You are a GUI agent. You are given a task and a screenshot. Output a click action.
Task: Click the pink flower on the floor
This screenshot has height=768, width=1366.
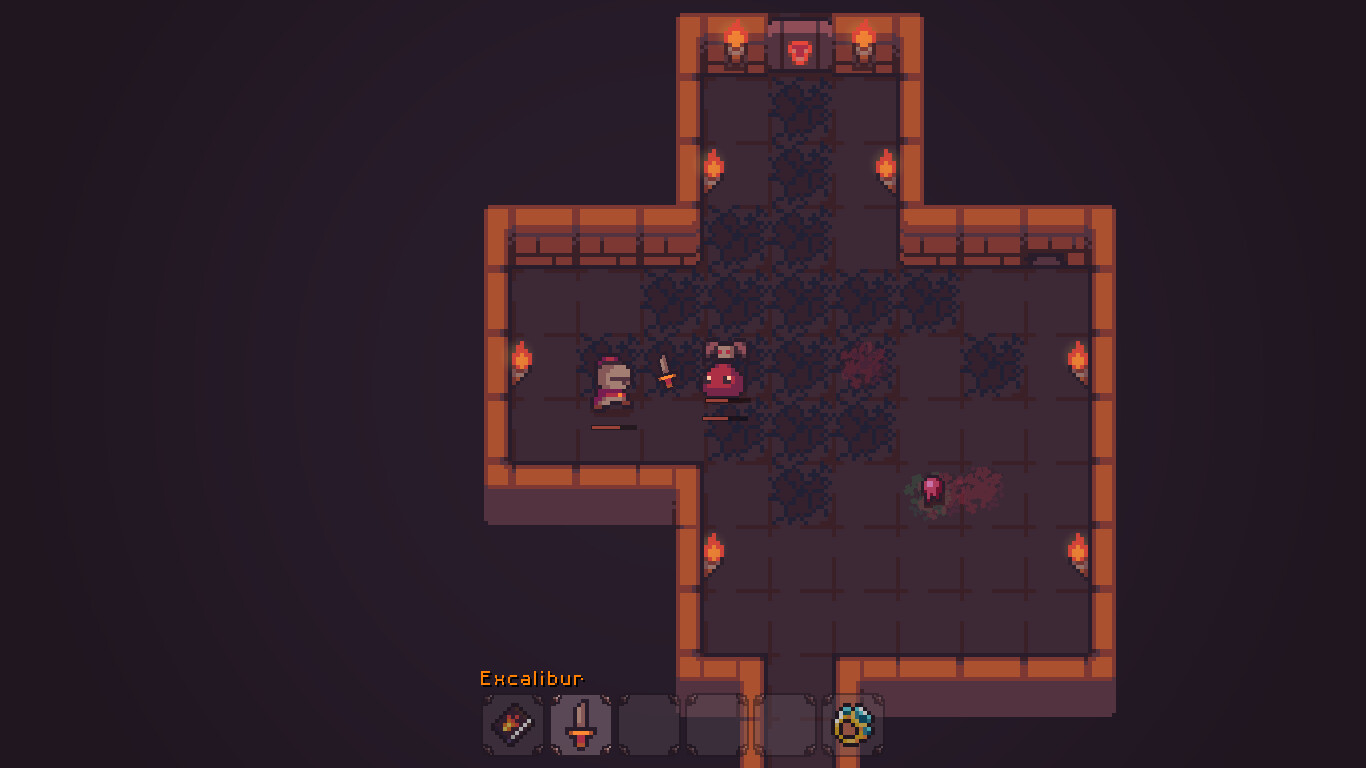click(x=932, y=488)
